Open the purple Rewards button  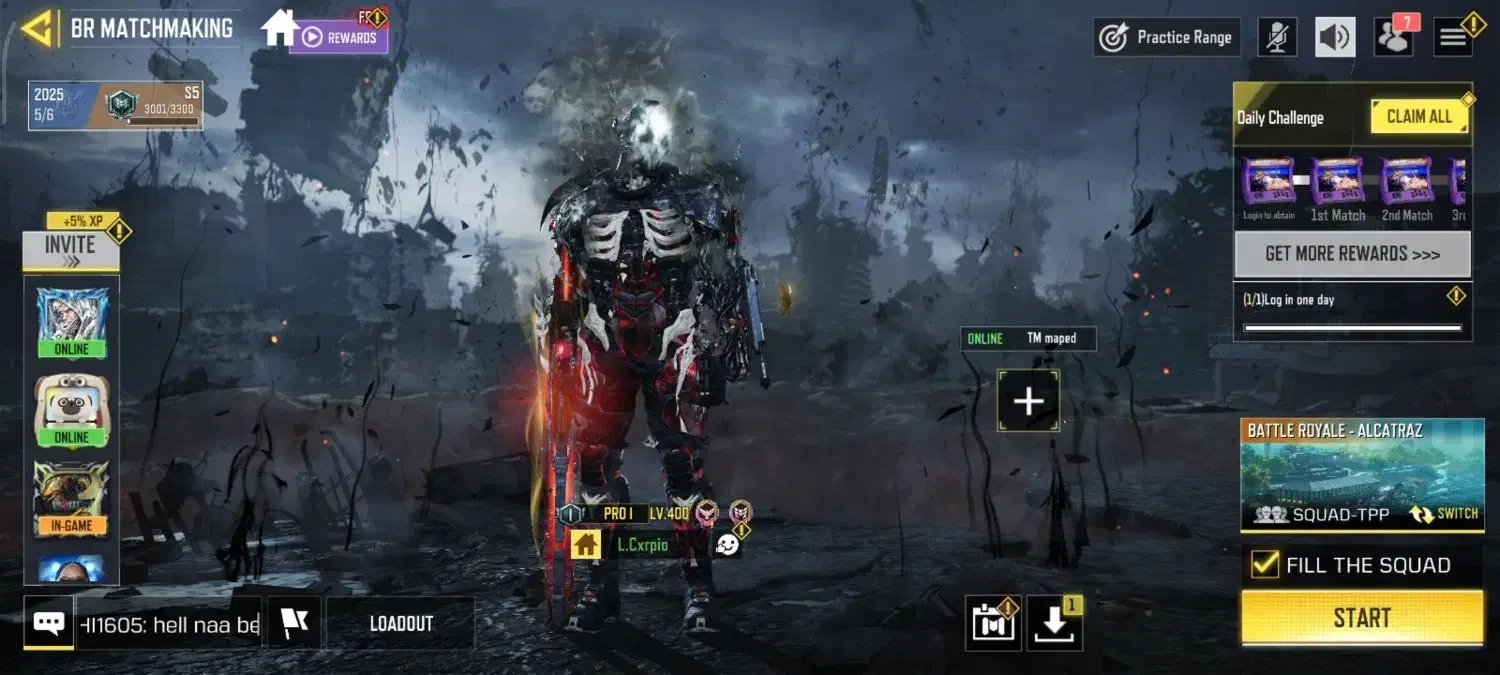pyautogui.click(x=340, y=38)
